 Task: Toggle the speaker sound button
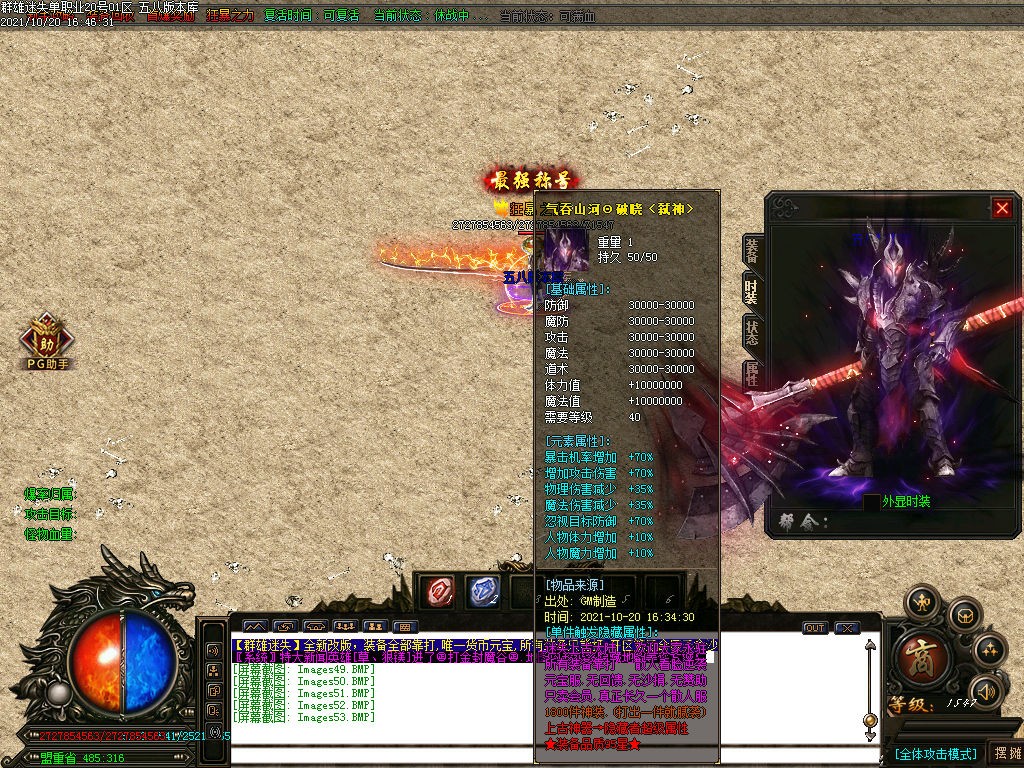987,690
